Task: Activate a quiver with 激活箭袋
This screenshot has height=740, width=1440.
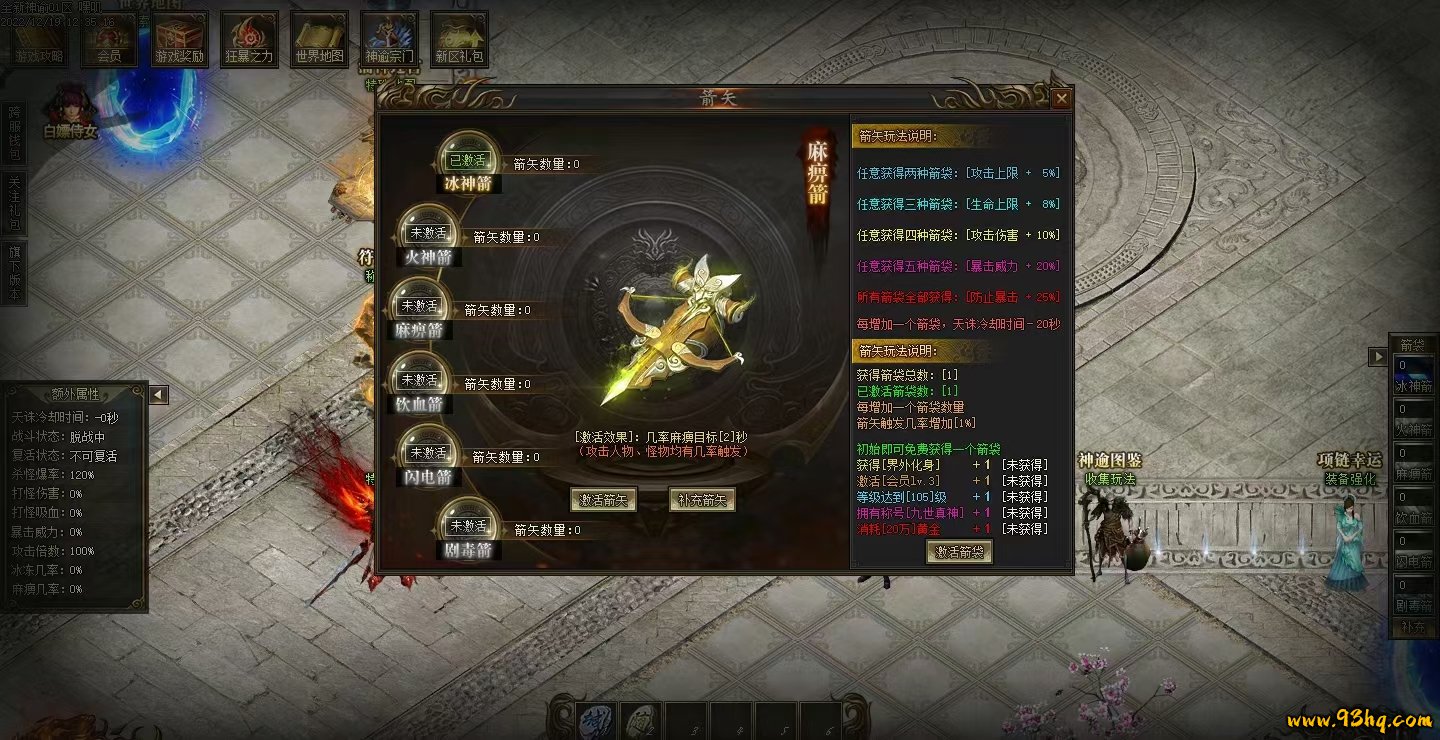Action: [959, 552]
